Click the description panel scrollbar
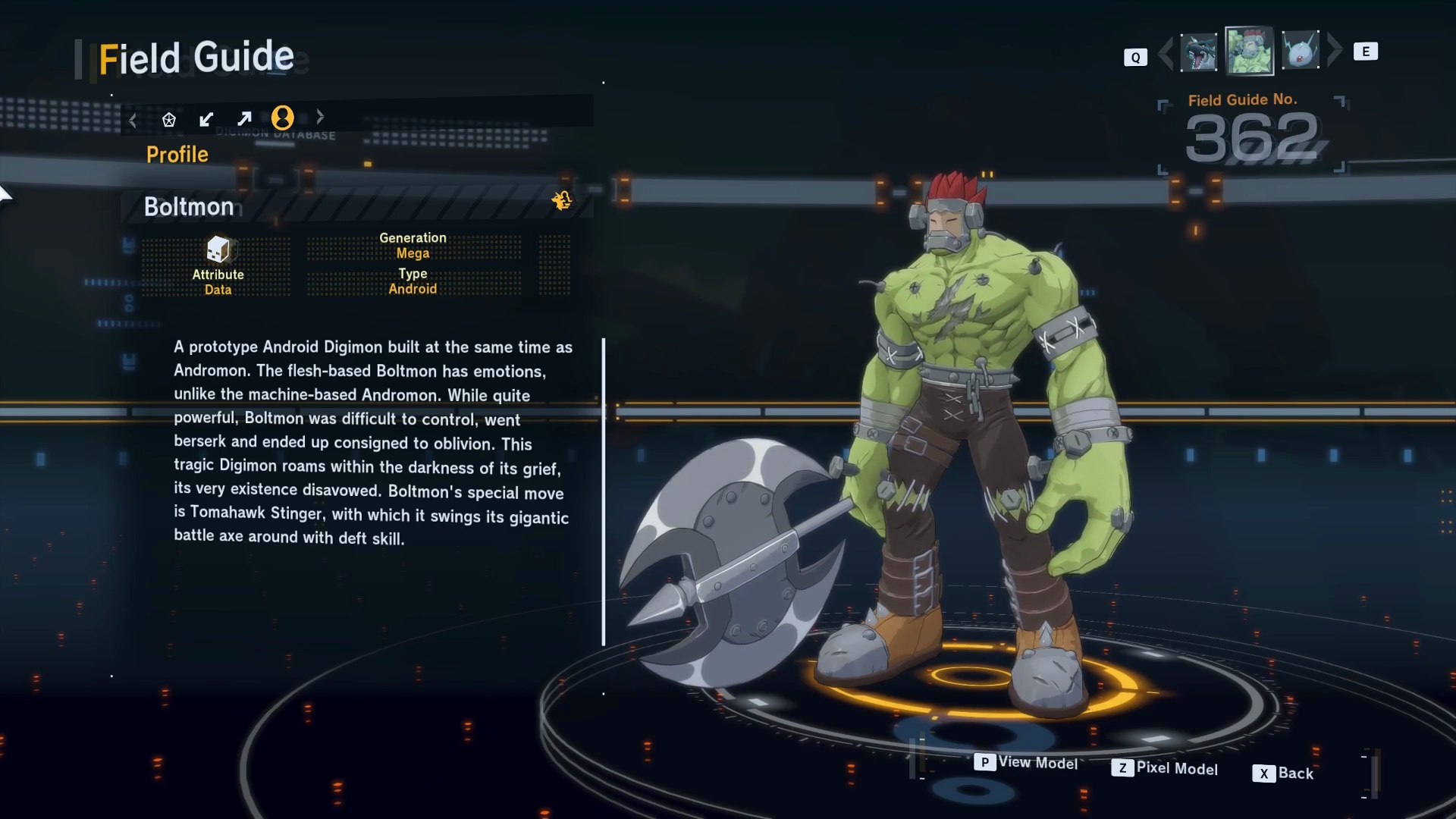Viewport: 1456px width, 819px height. click(x=604, y=491)
